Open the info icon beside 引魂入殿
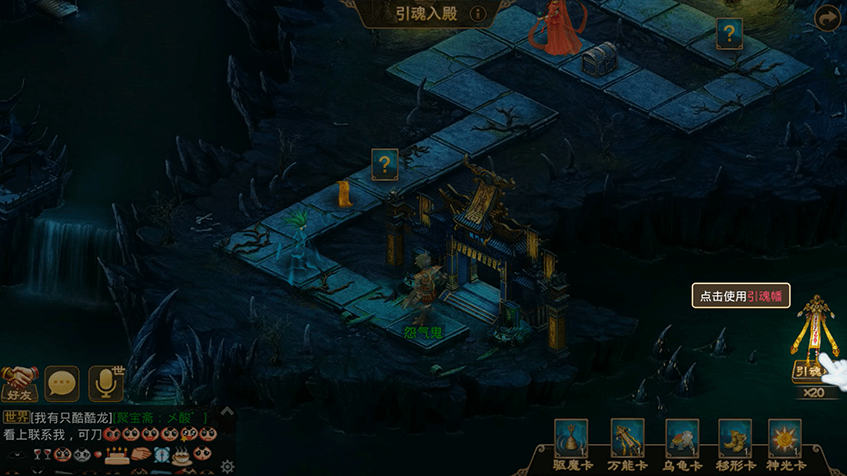847x476 pixels. (478, 14)
